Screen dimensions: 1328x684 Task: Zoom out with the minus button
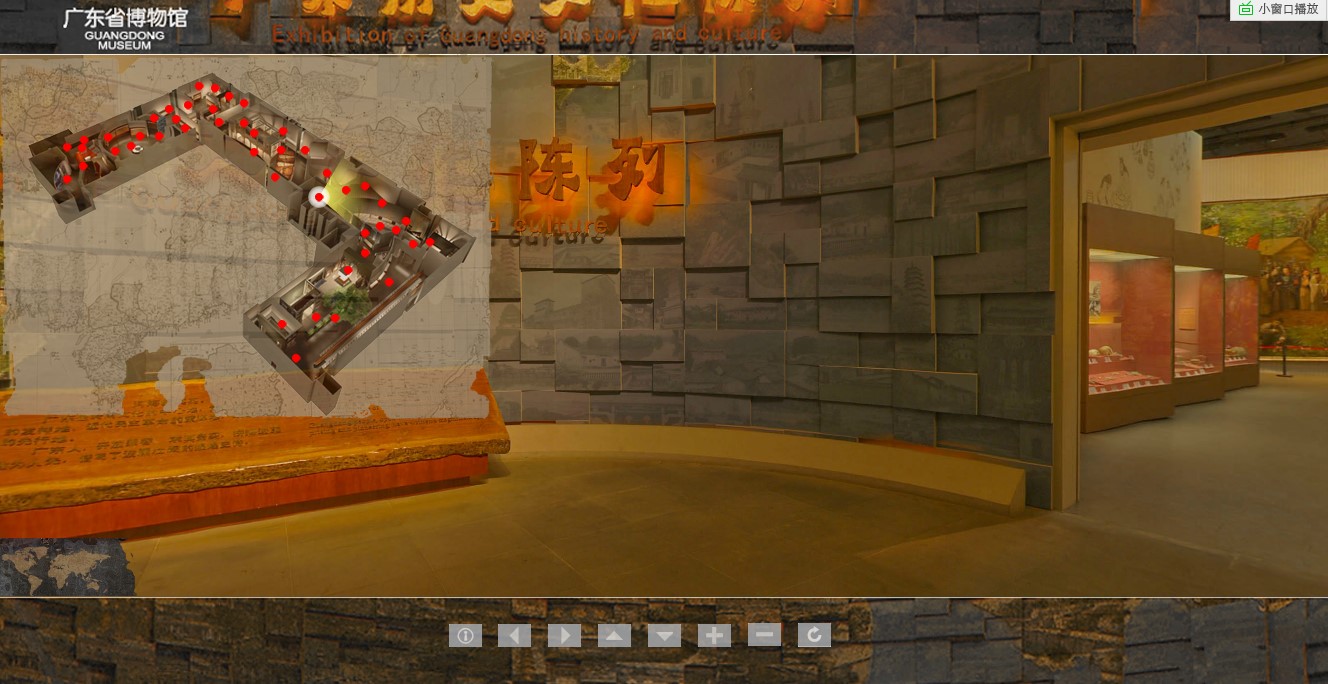tap(764, 634)
